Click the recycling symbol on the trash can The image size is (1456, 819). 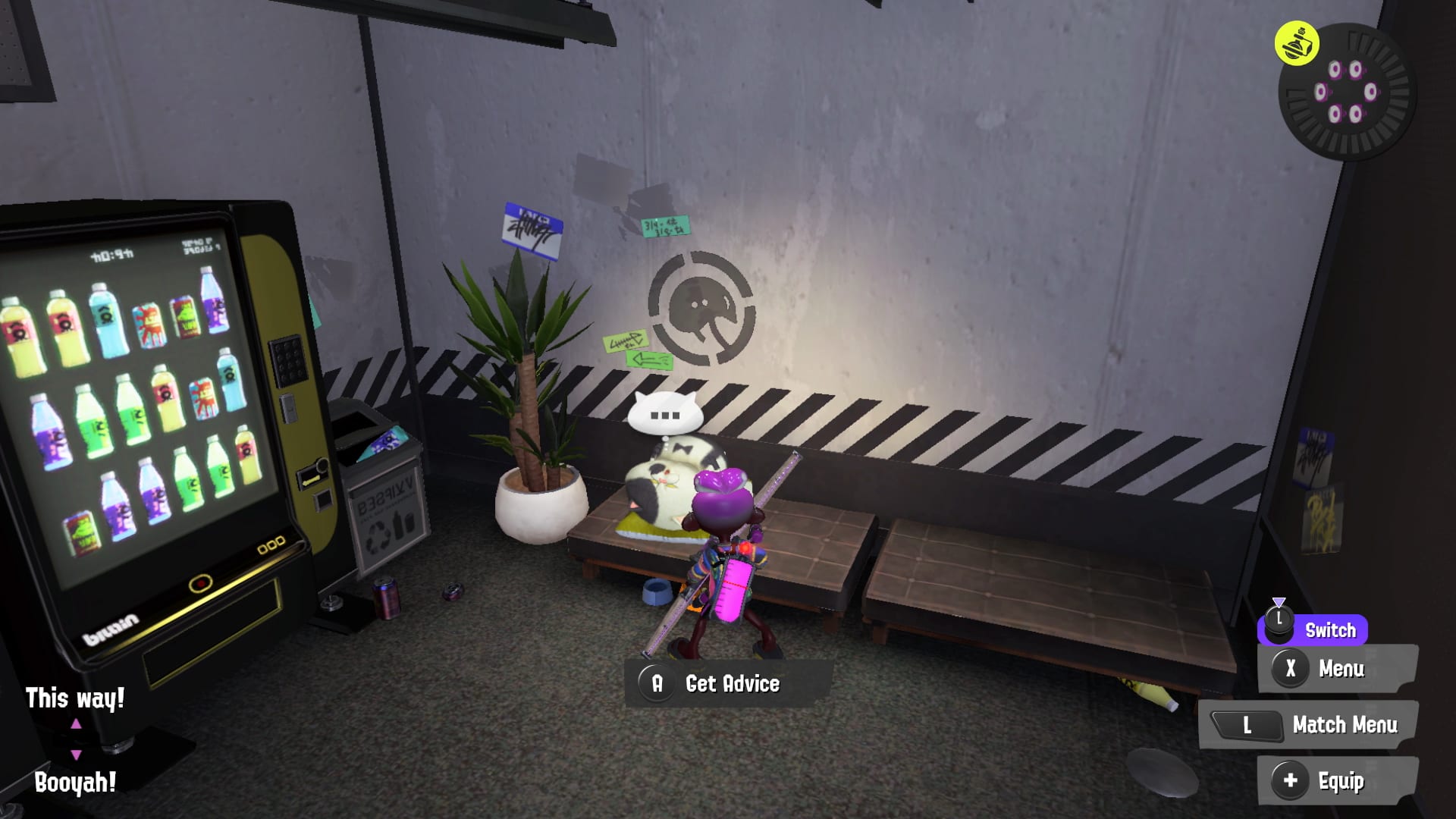point(378,538)
